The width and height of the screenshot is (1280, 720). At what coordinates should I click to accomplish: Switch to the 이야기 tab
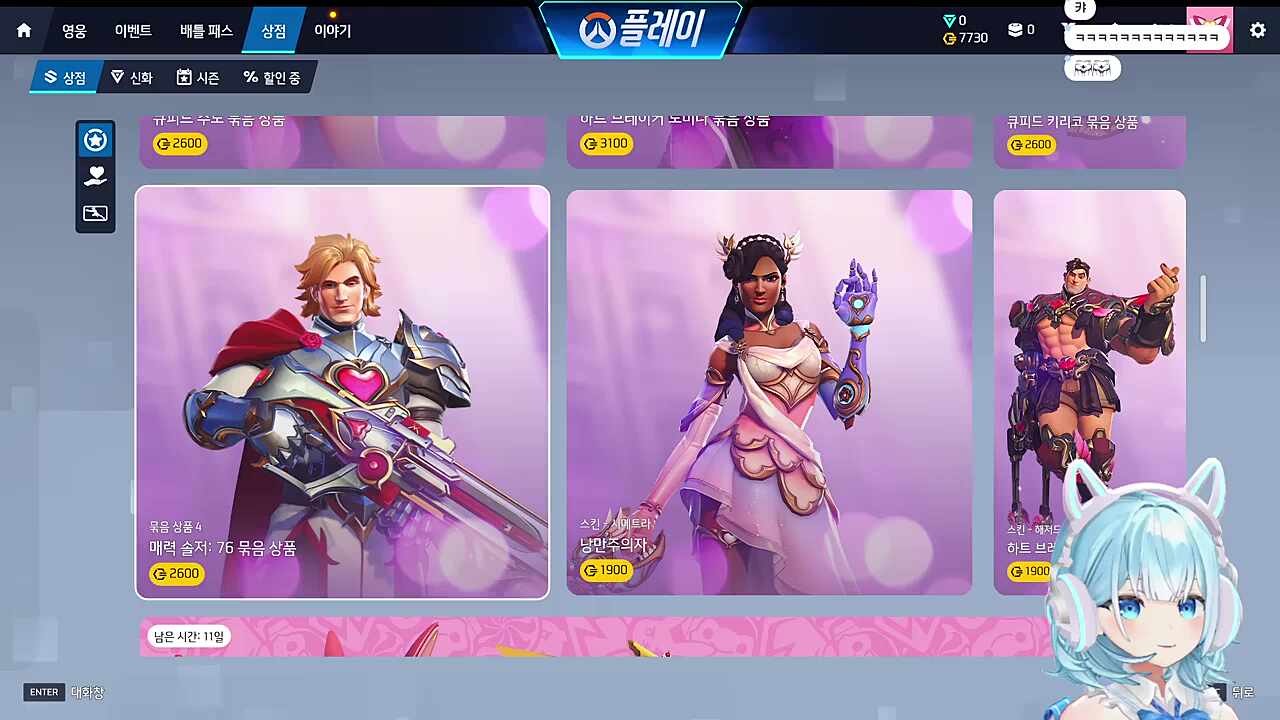(x=331, y=30)
